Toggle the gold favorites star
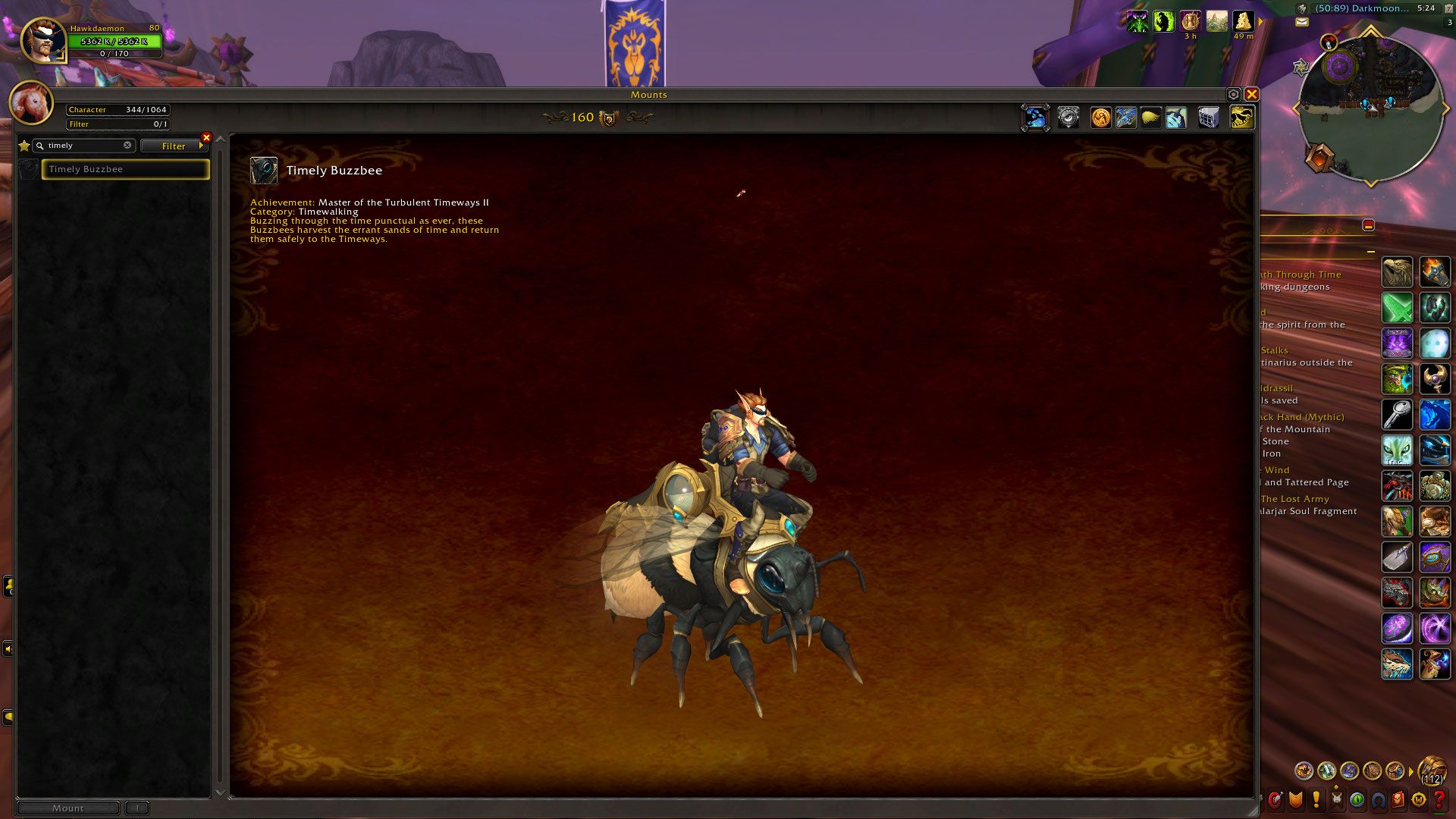The height and width of the screenshot is (819, 1456). [24, 146]
